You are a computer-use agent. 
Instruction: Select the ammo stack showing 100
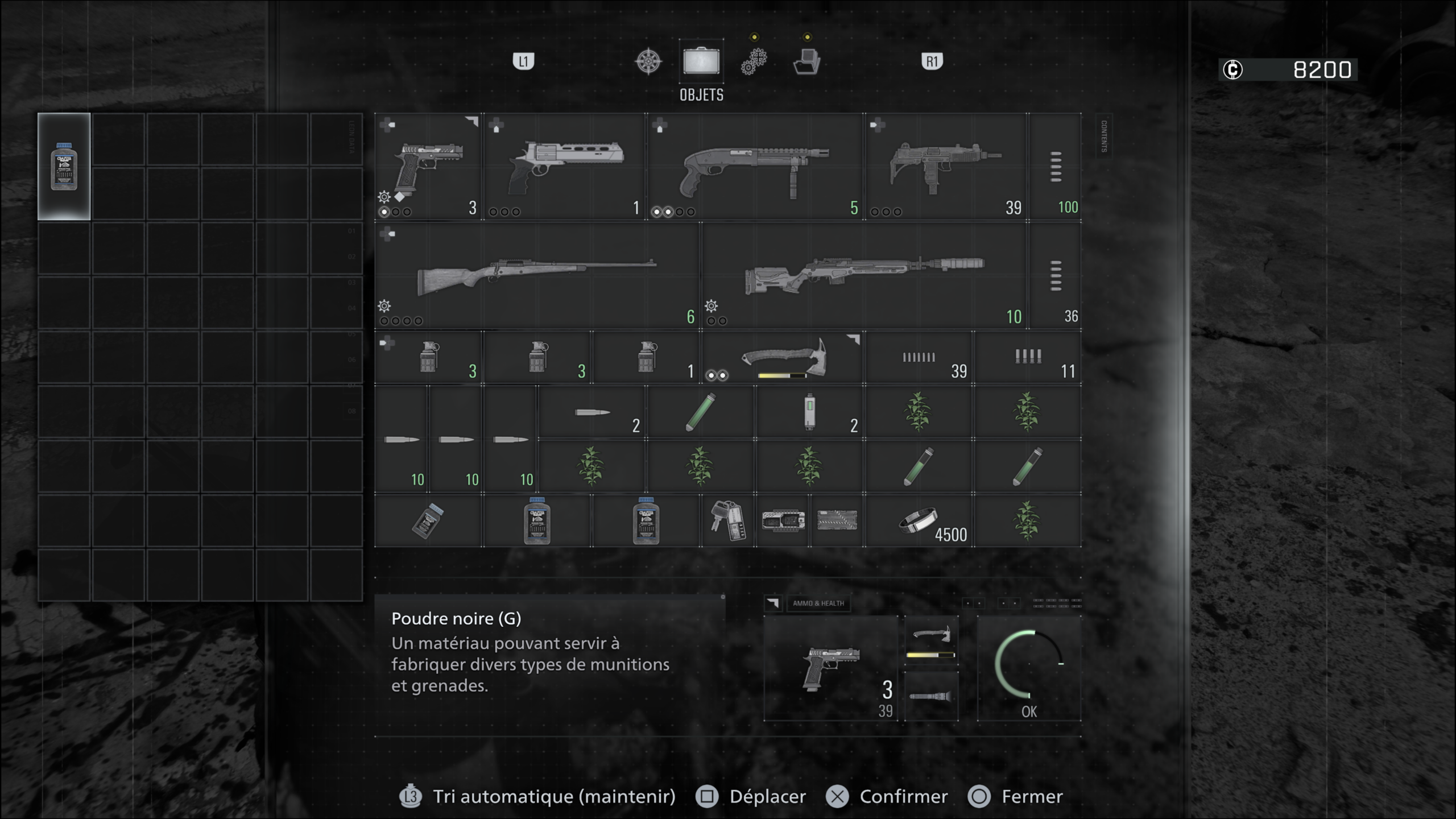click(1056, 166)
